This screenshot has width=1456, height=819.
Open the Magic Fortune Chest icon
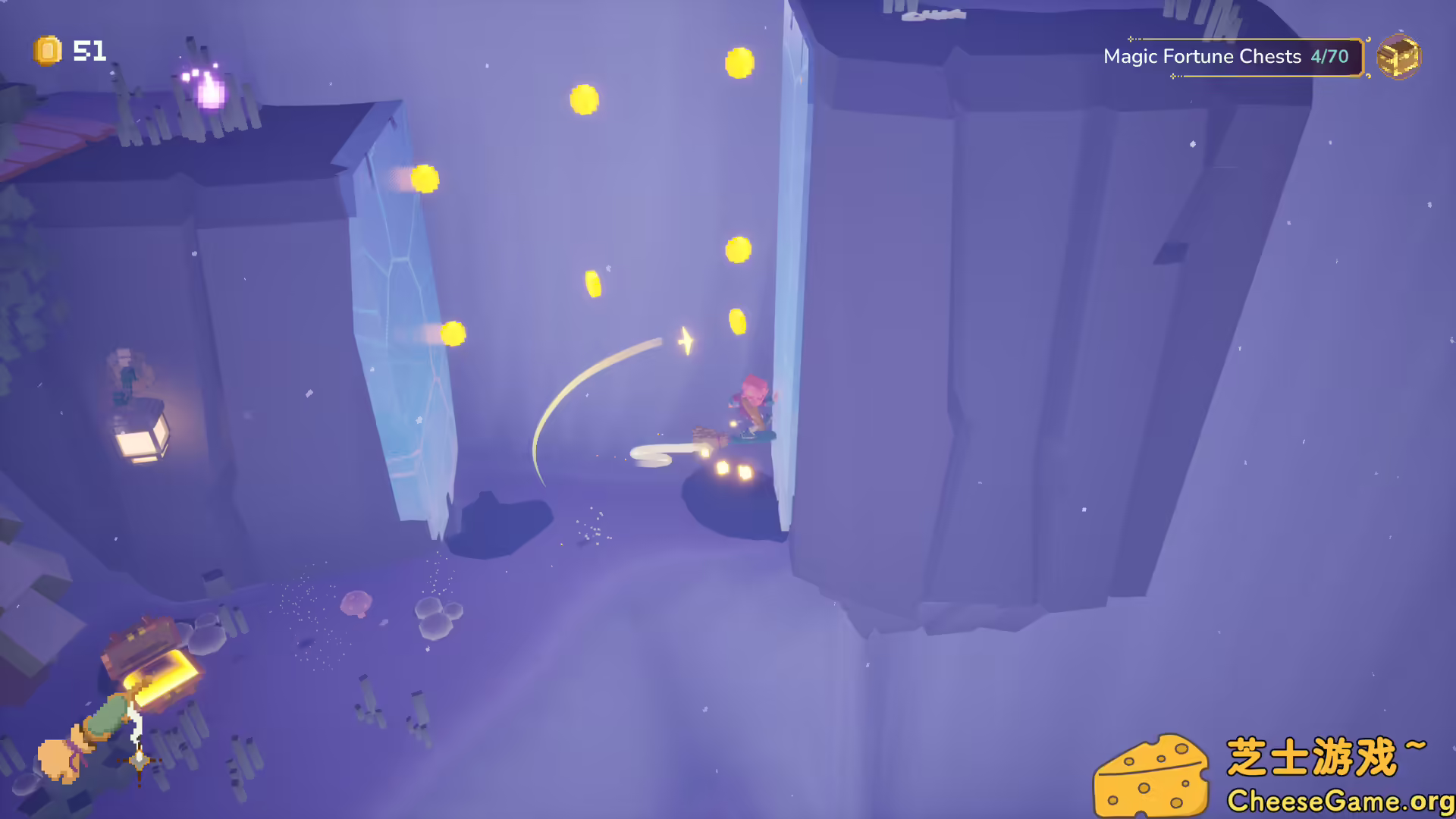point(1399,57)
